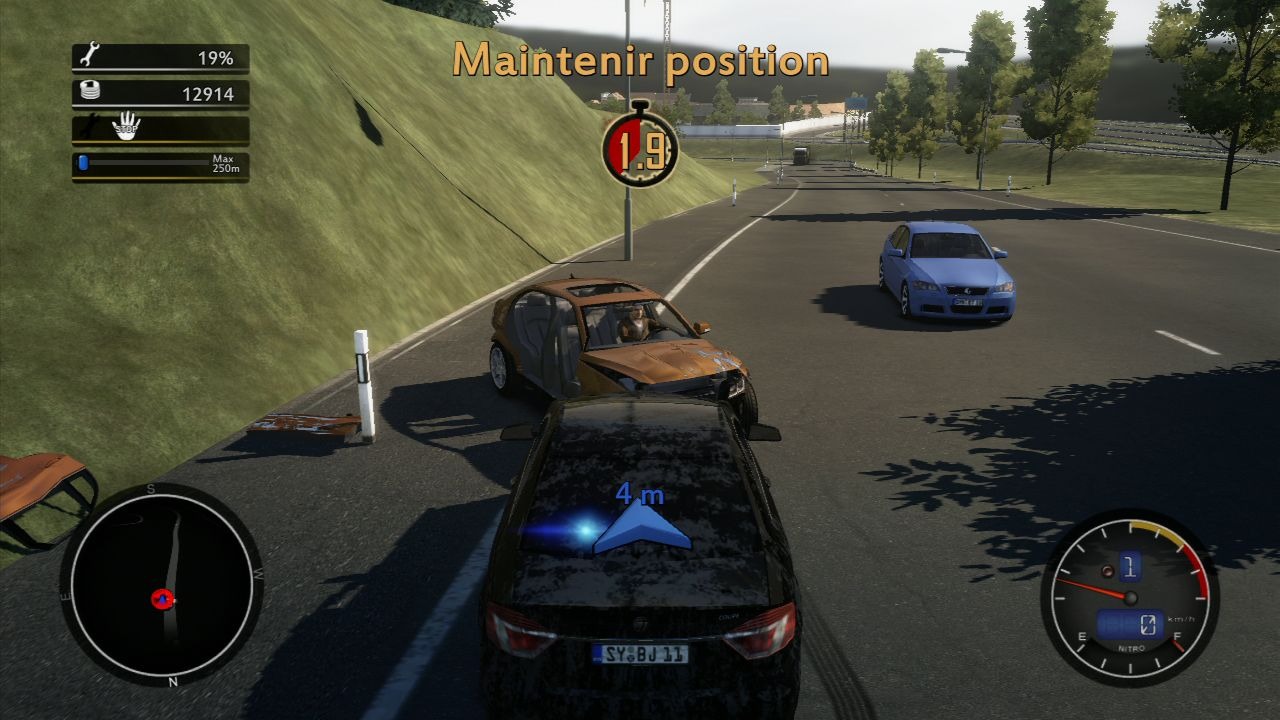Click the blue target arrow marker
The image size is (1280, 720).
pyautogui.click(x=641, y=527)
